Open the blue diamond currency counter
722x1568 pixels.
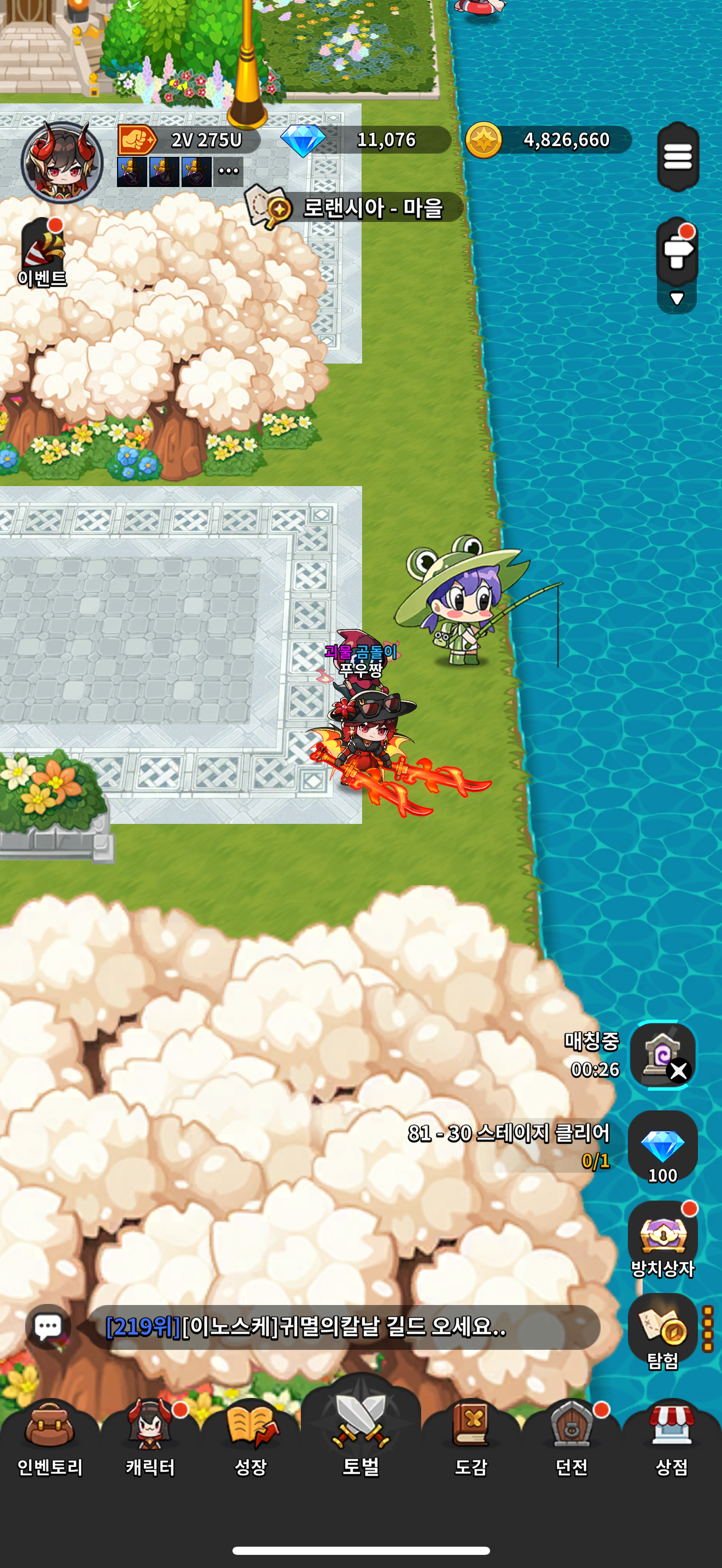coord(365,140)
